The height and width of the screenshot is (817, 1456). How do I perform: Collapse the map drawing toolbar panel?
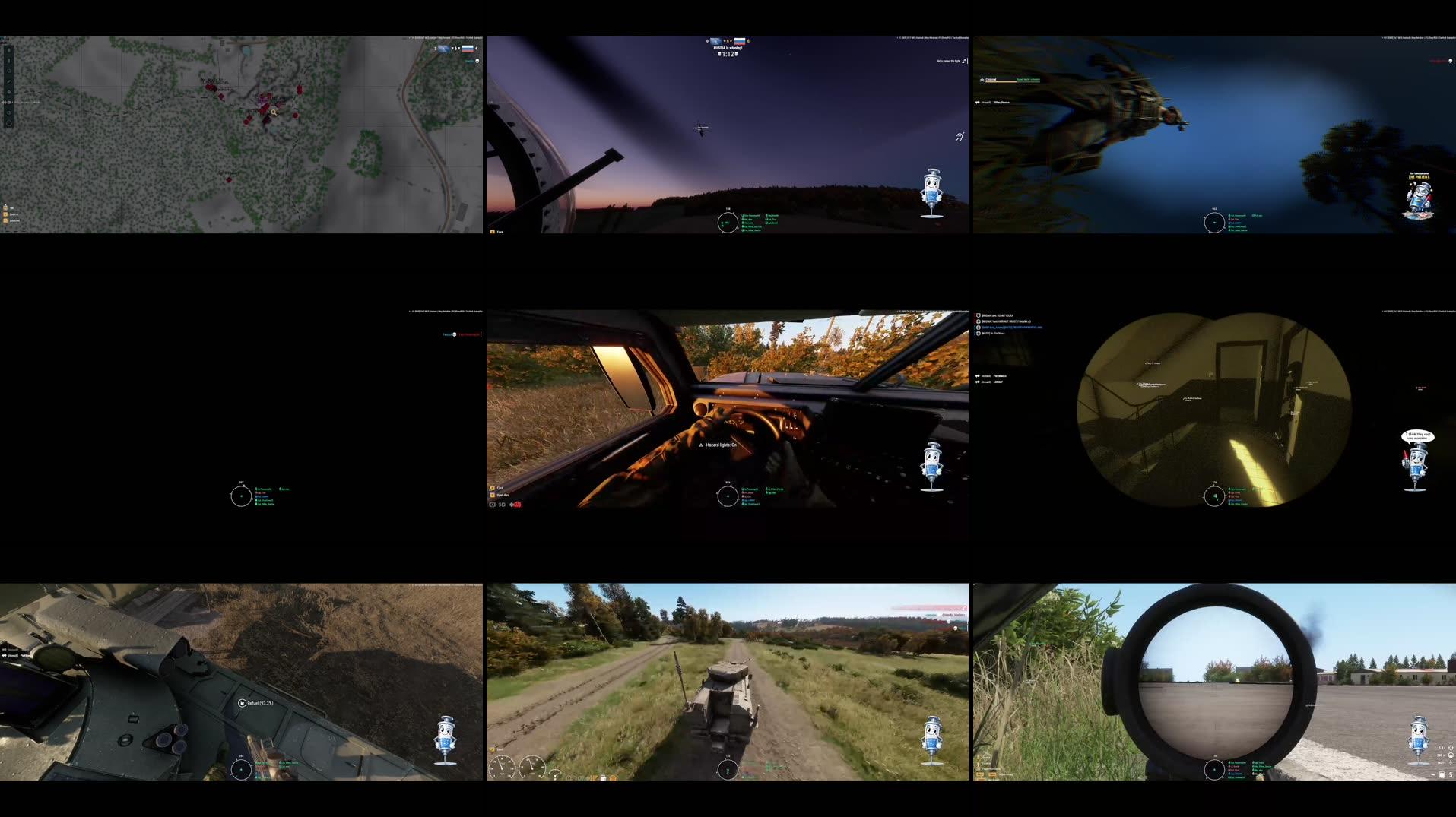pos(9,49)
